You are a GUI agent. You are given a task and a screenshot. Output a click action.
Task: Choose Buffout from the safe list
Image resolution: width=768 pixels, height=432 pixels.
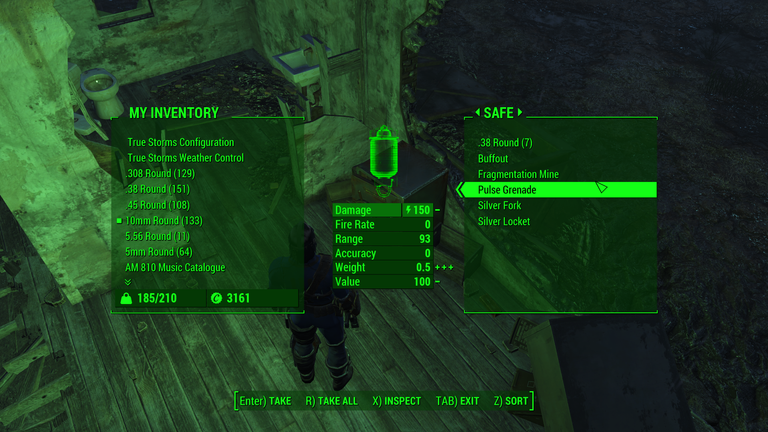(x=494, y=158)
